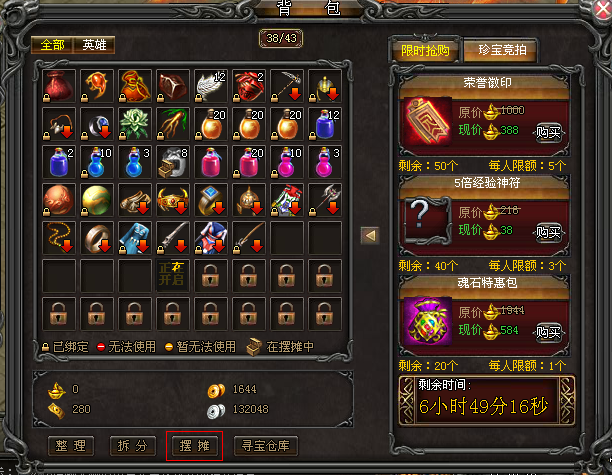This screenshot has height=475, width=612.
Task: Buy the 5倍经验神符 experience charm
Action: pyautogui.click(x=548, y=232)
